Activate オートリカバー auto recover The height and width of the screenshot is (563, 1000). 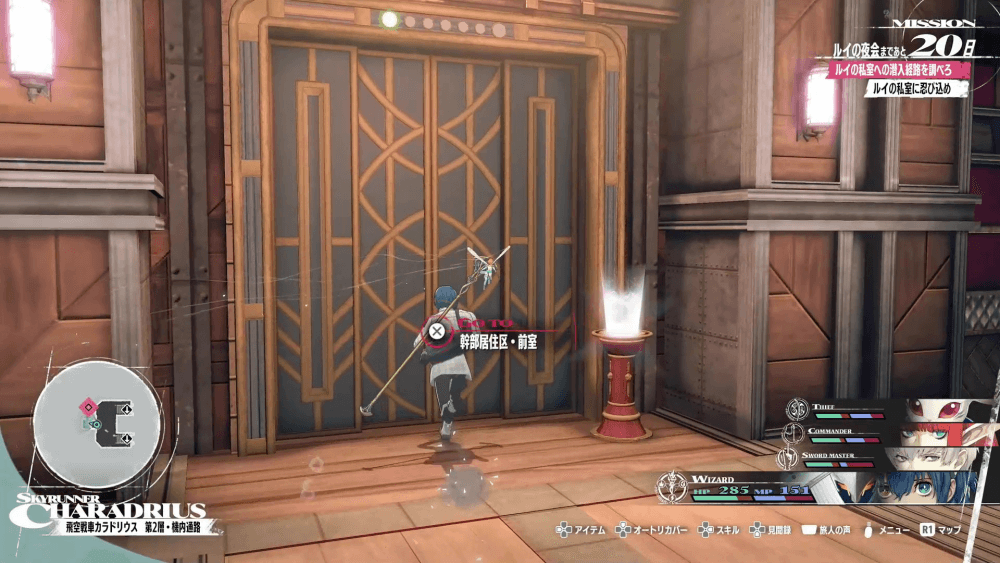655,529
